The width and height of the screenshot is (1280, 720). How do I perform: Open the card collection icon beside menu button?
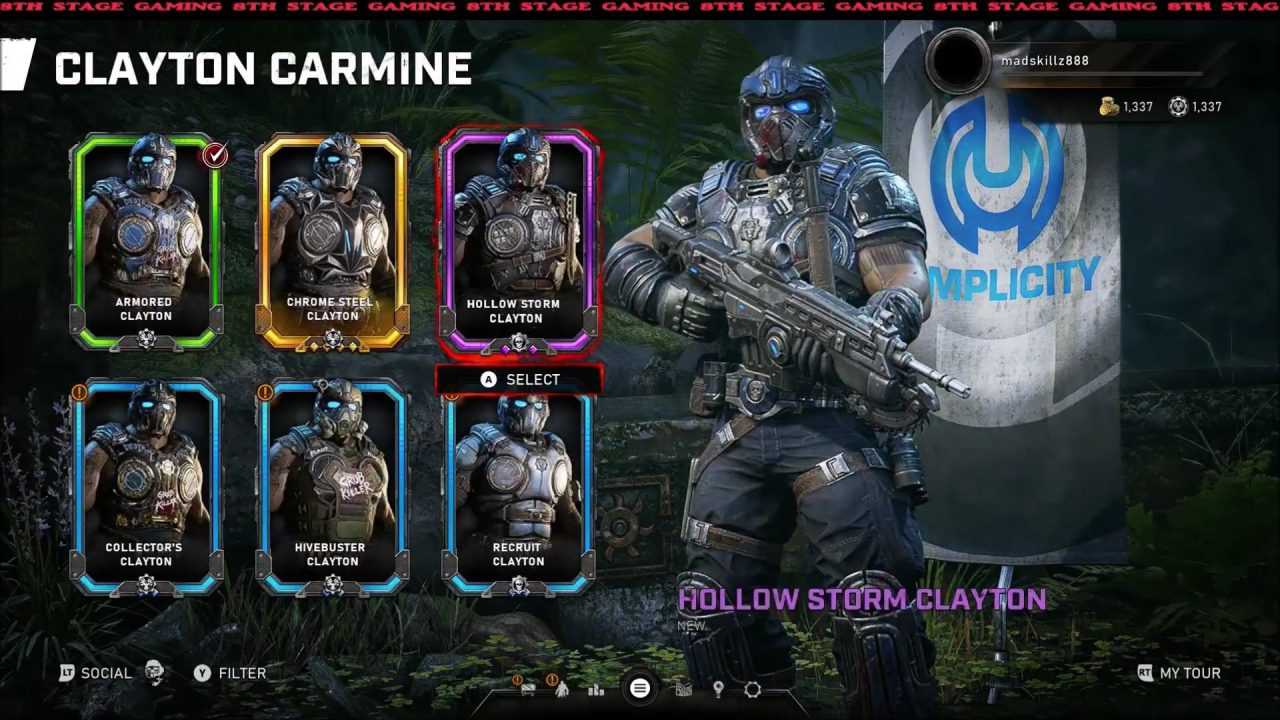[x=684, y=690]
